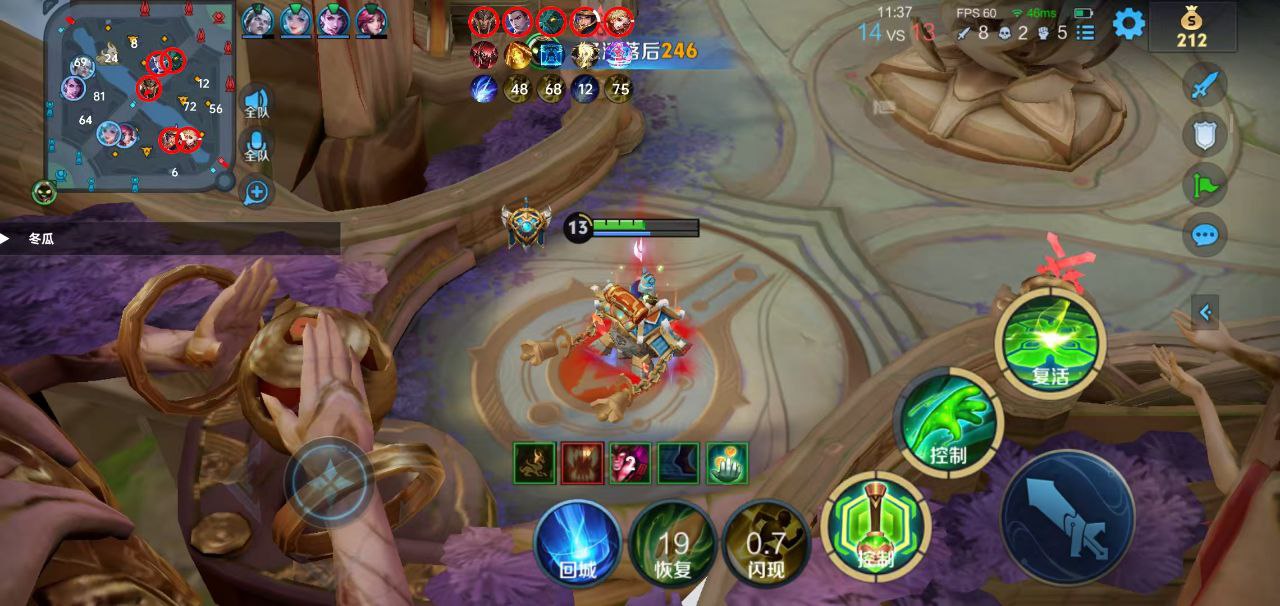Send the blue sword attack signal

tap(1205, 85)
